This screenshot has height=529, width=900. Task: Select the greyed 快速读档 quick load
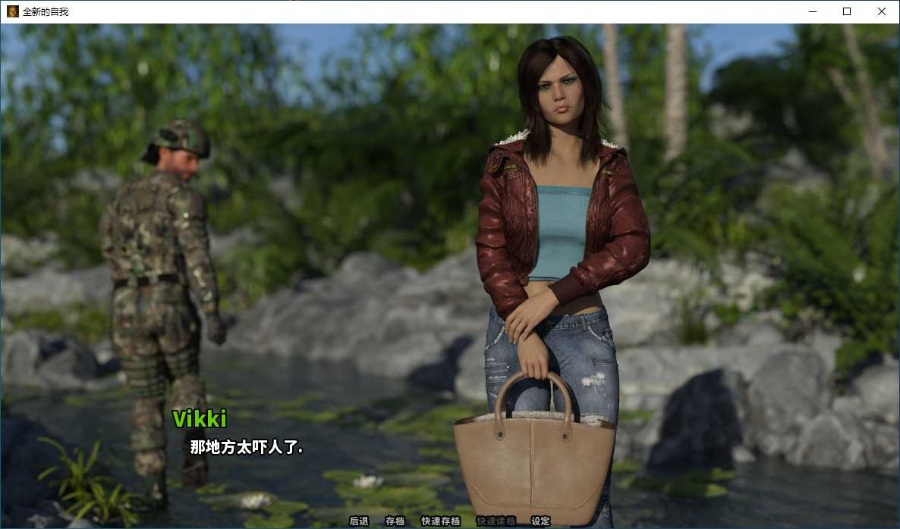pyautogui.click(x=496, y=521)
